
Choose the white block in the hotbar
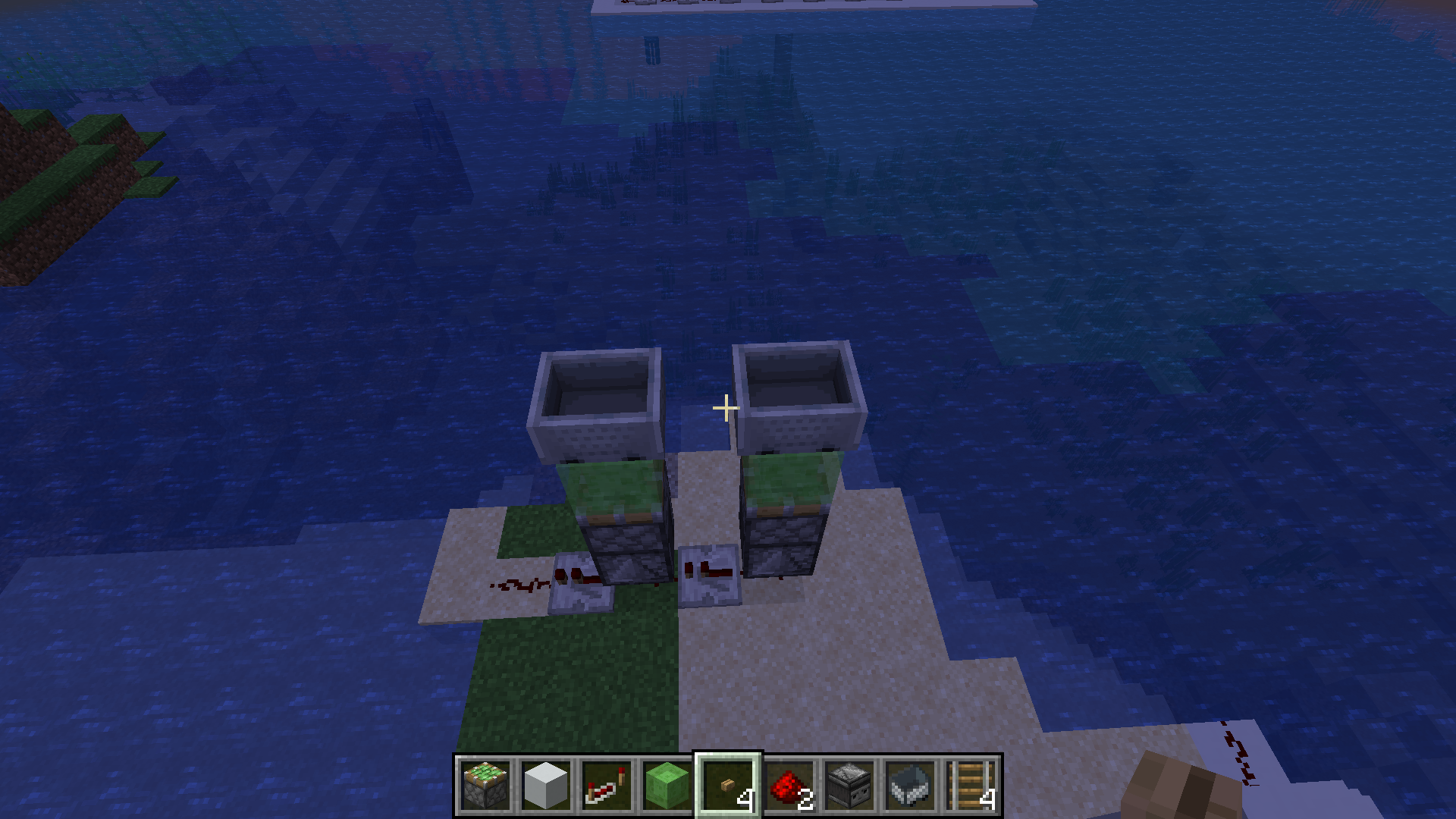546,786
